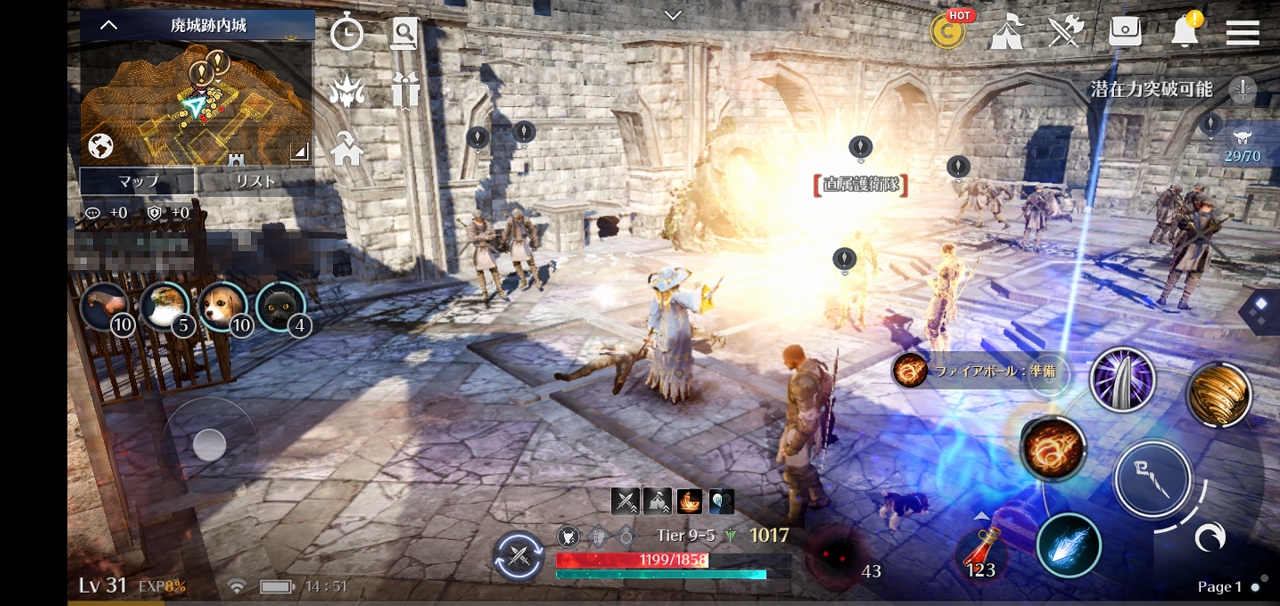Activate the Fireball skill

pyautogui.click(x=1053, y=447)
